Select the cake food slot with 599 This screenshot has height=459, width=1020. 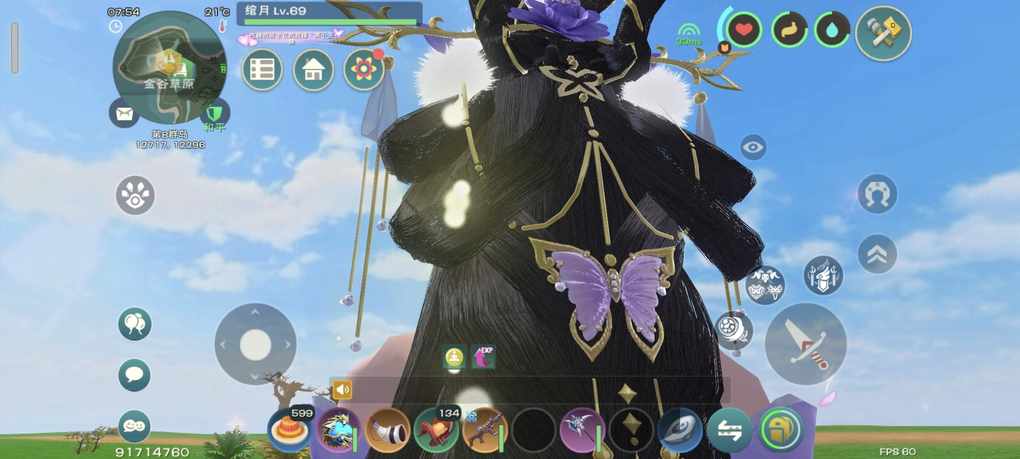(288, 430)
